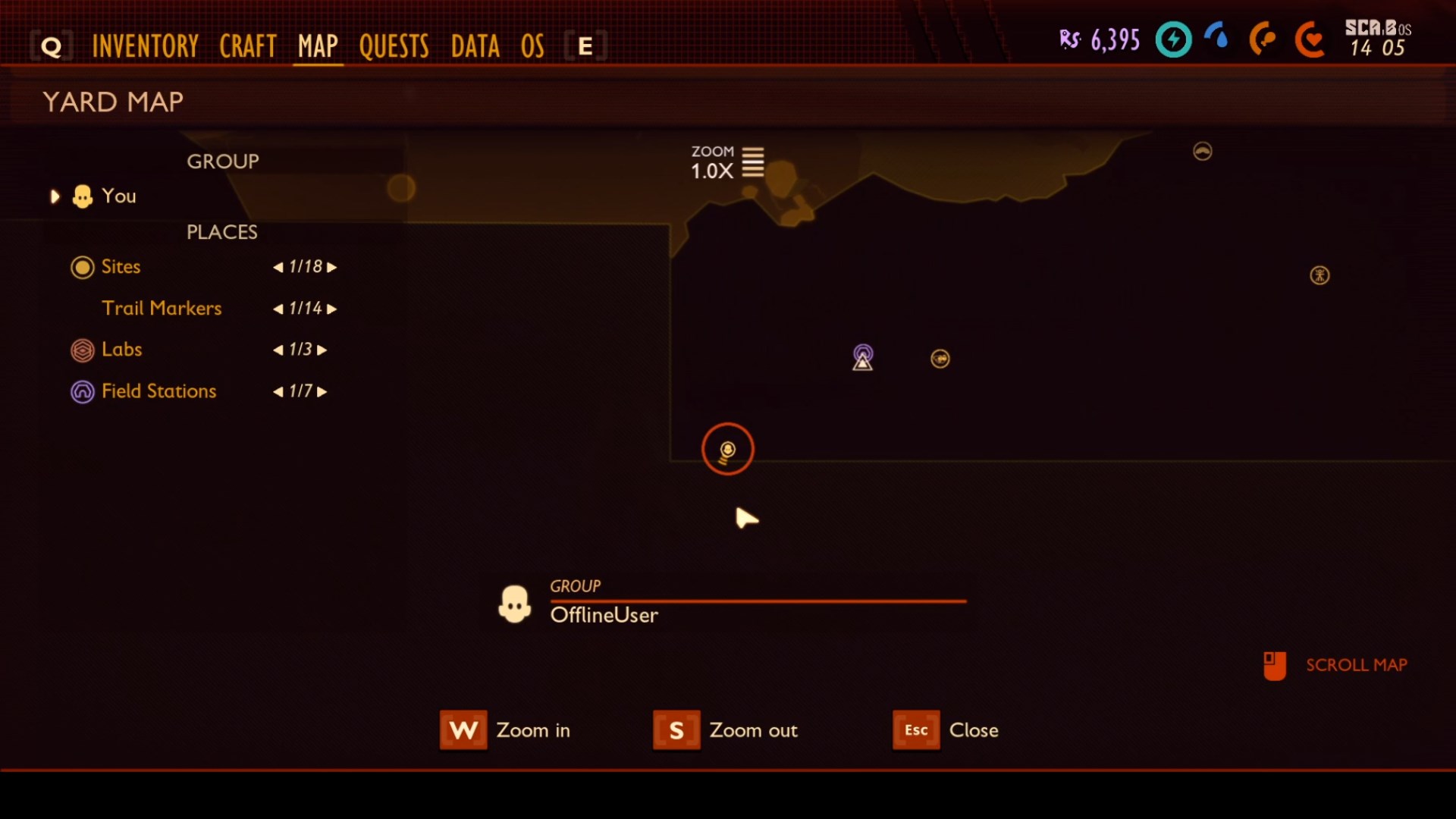Screen dimensions: 1456x819
Task: Toggle visibility of Labs map markers
Action: tap(83, 350)
